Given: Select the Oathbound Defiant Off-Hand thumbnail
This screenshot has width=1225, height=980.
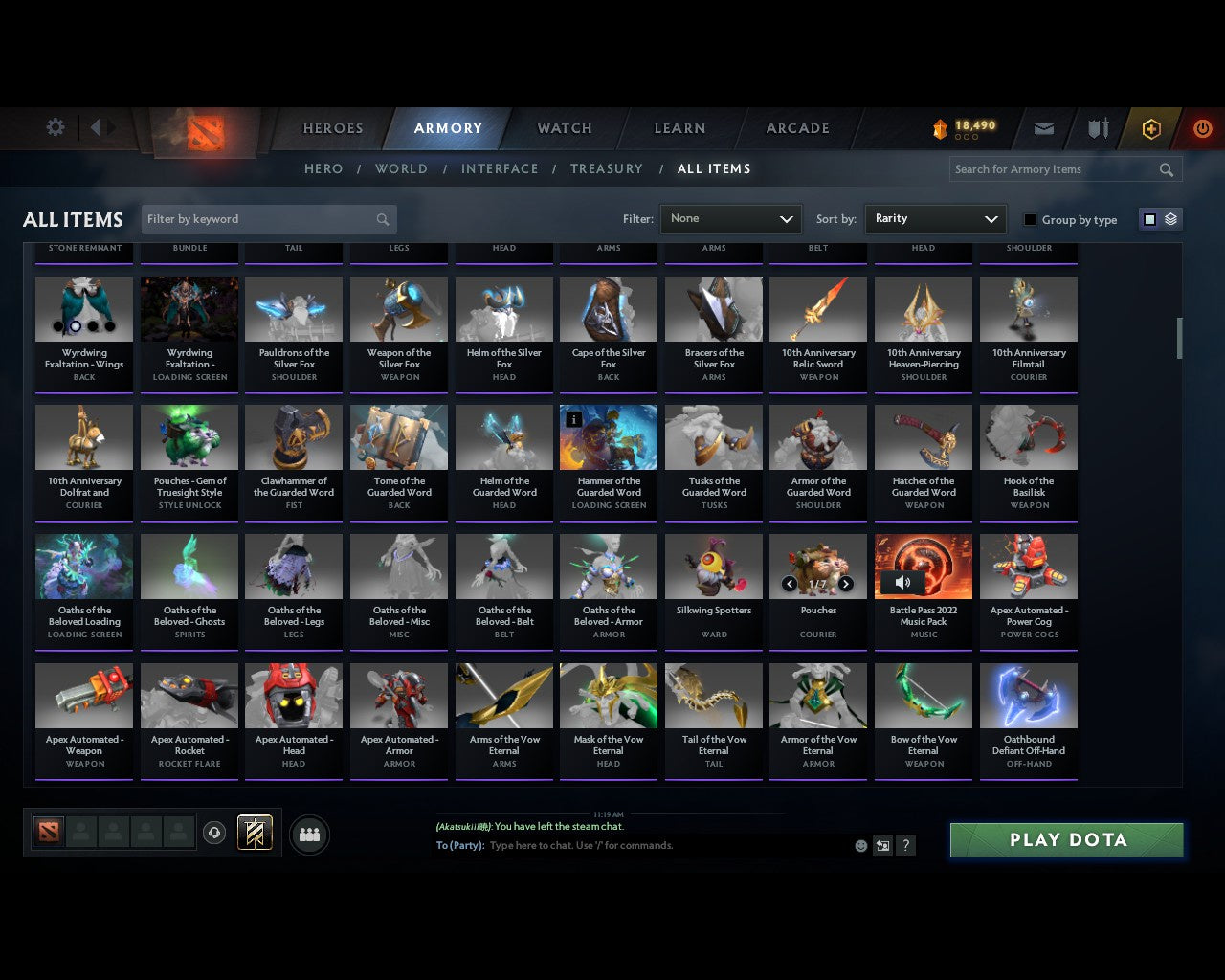Looking at the screenshot, I should (1028, 695).
